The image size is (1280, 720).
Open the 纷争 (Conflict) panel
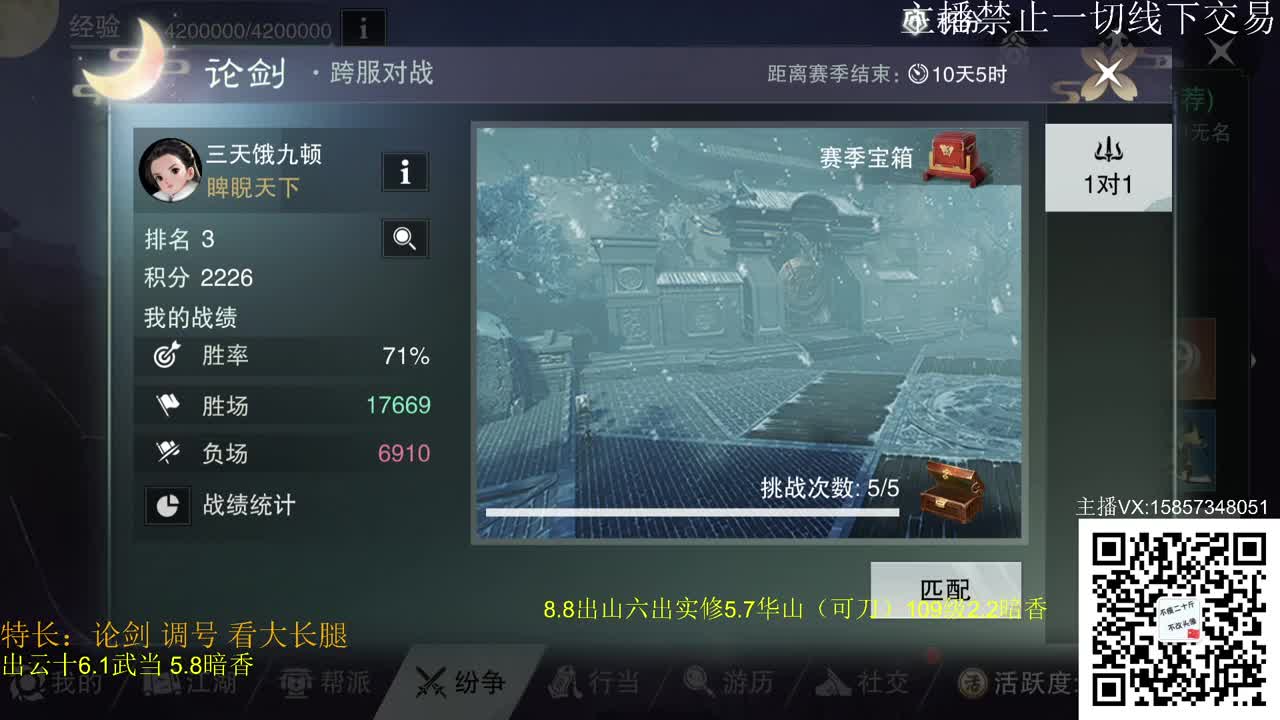pos(459,683)
